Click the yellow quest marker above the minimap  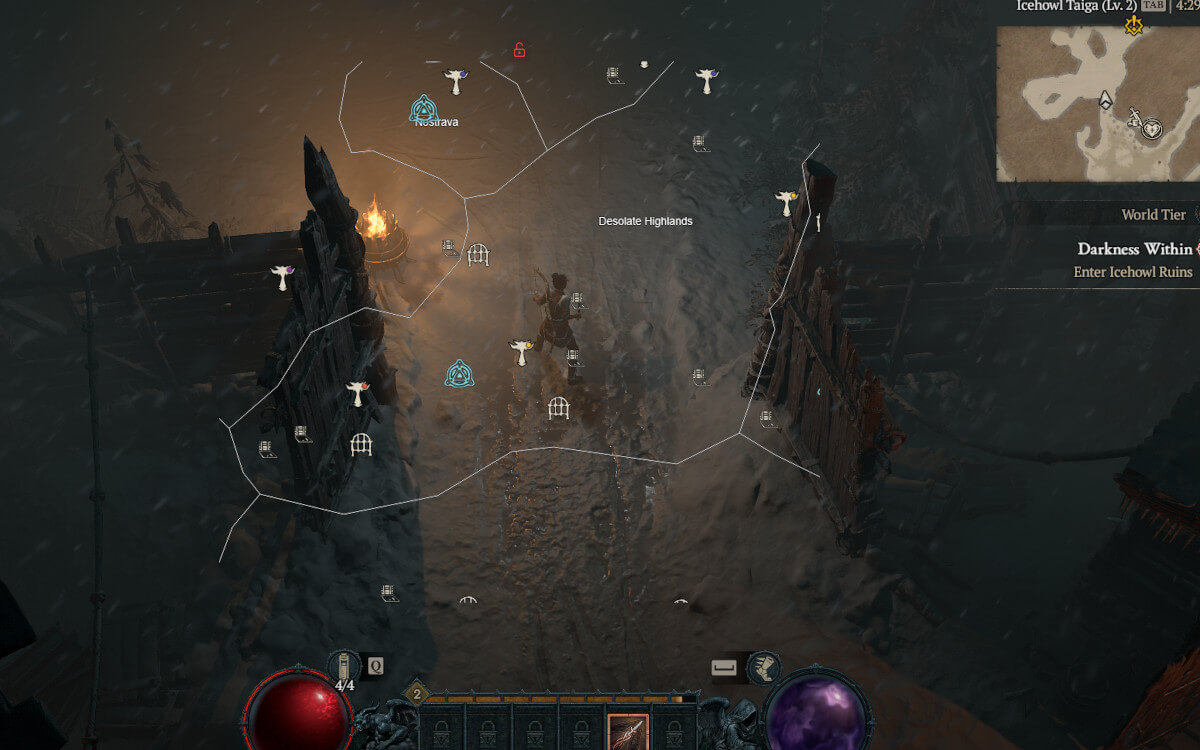(1134, 26)
